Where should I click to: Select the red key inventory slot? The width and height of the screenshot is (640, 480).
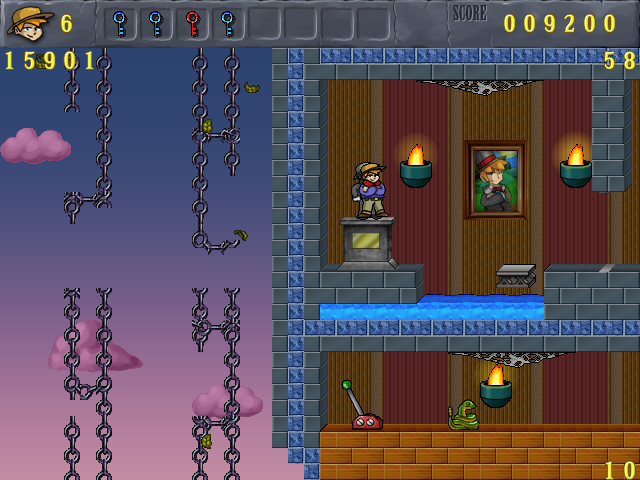pos(192,23)
